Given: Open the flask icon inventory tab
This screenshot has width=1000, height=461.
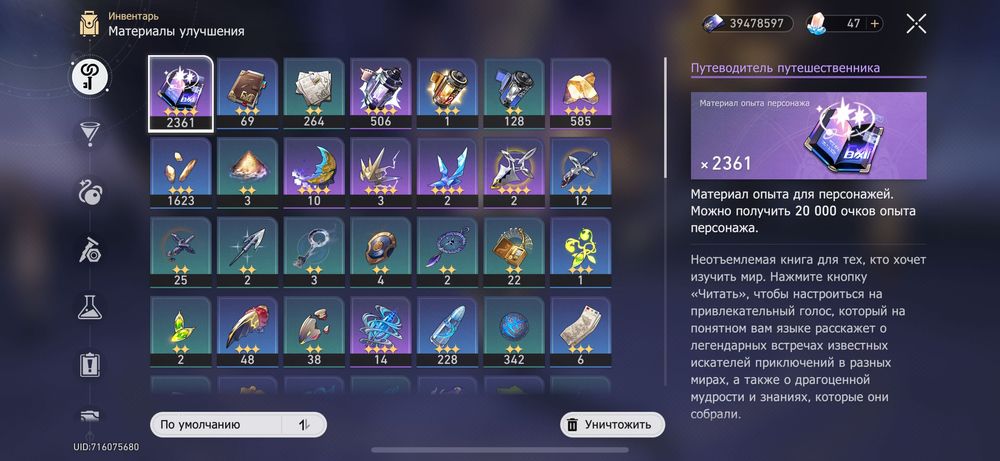Looking at the screenshot, I should (x=89, y=307).
